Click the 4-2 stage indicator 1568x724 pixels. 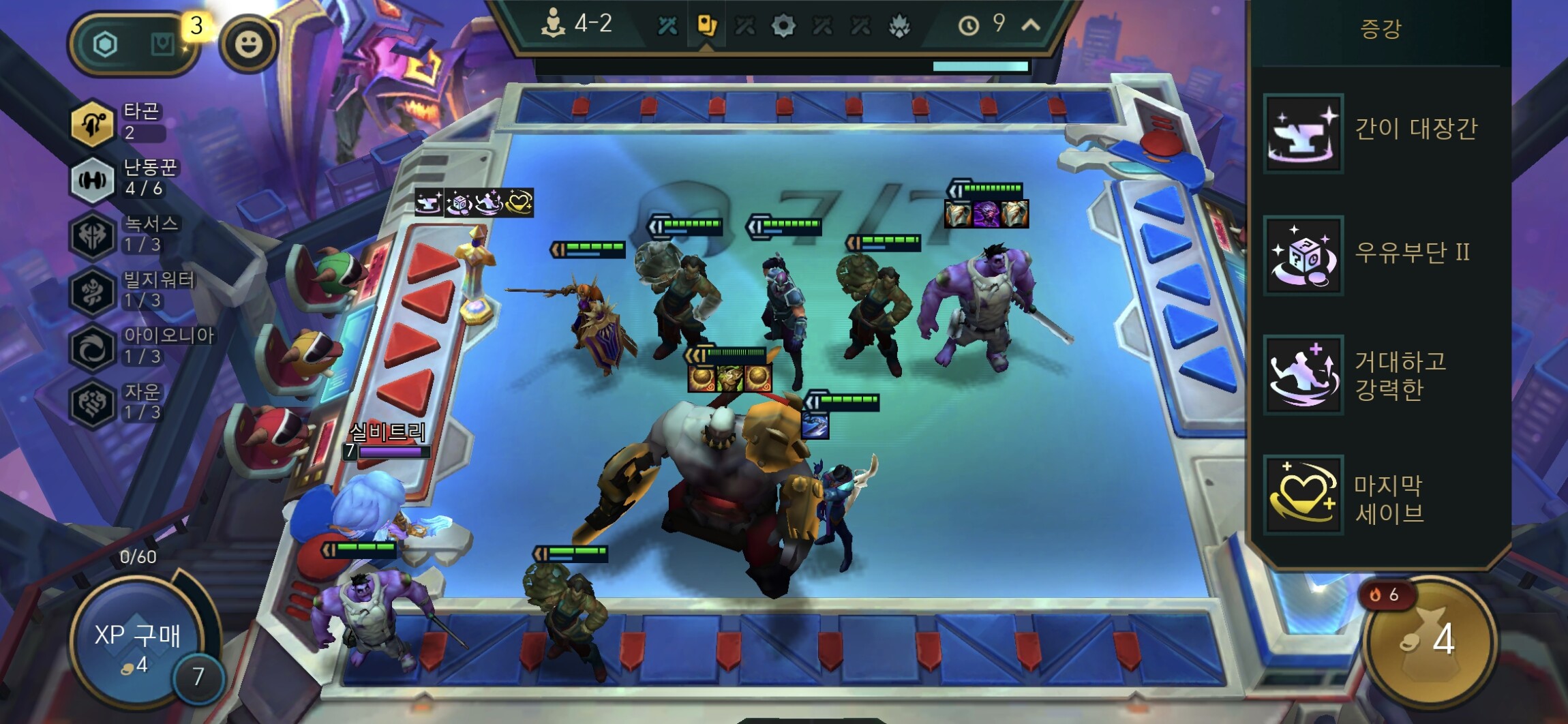[x=577, y=24]
